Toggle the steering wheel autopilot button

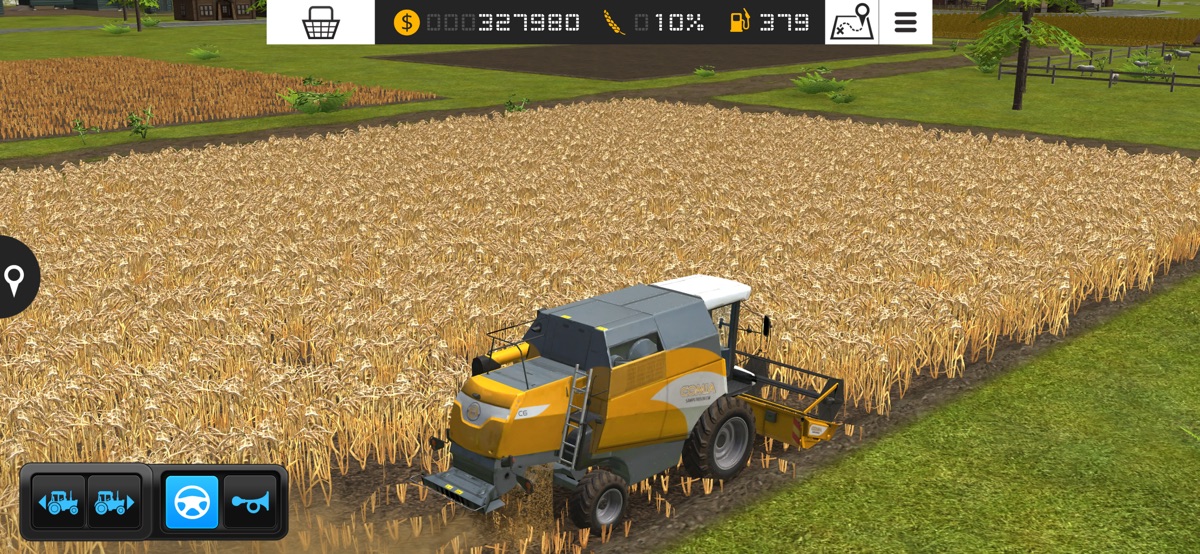[191, 502]
